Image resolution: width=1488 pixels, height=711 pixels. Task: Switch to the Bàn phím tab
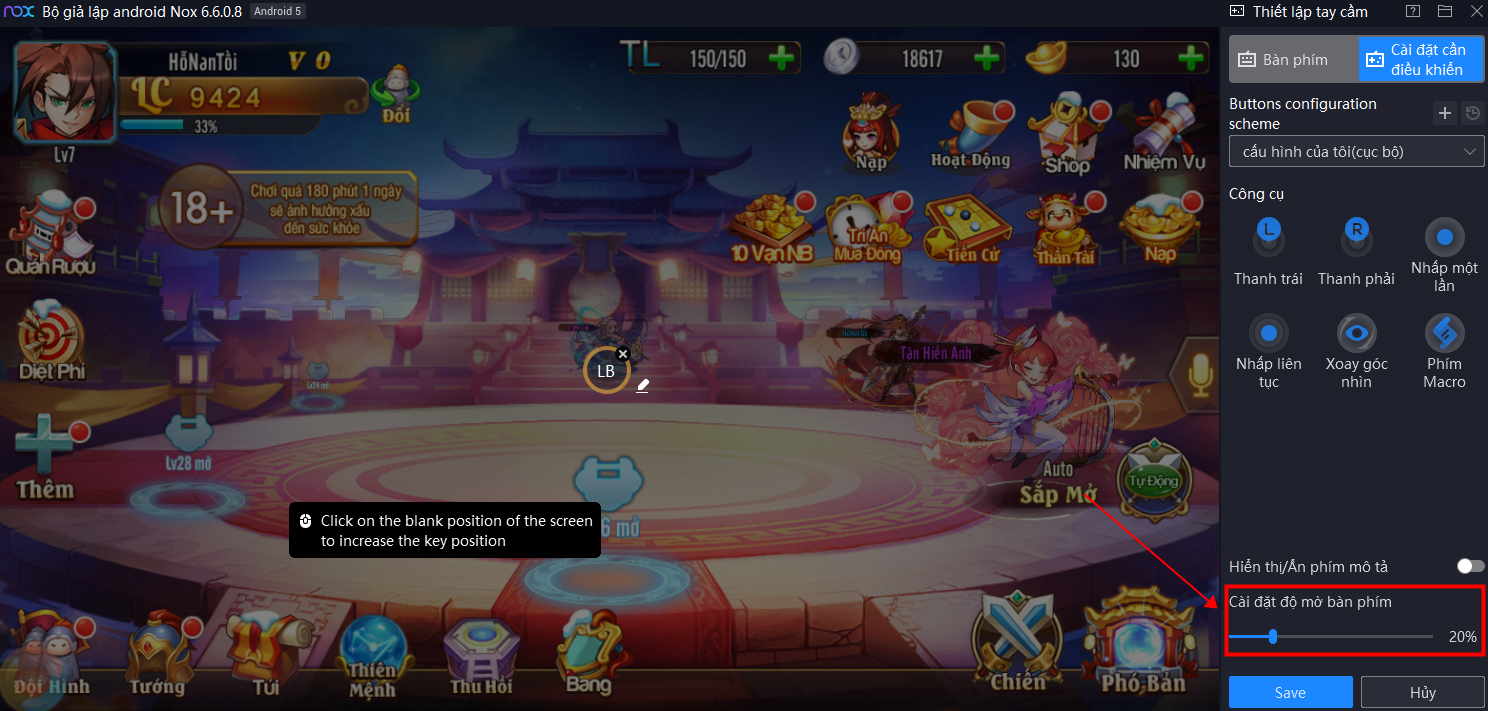pos(1294,60)
